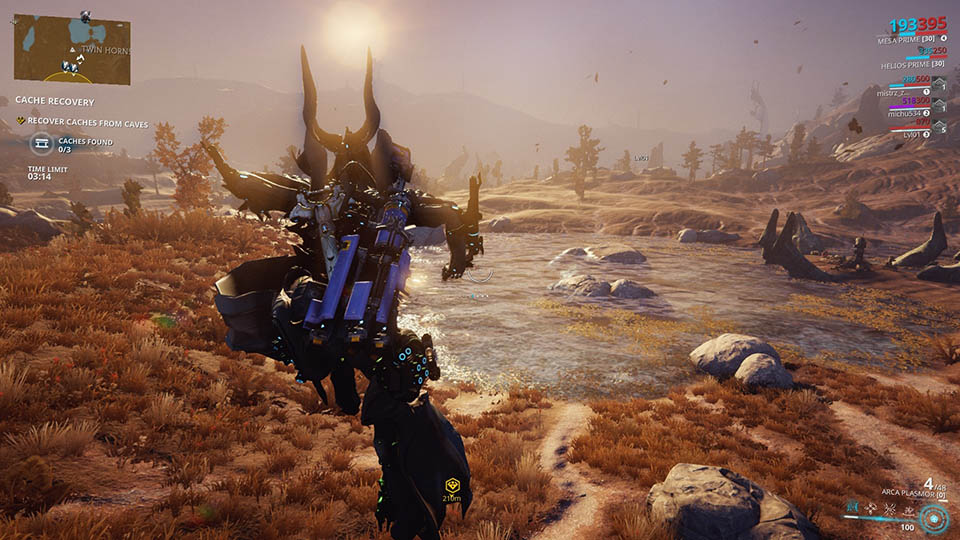The width and height of the screenshot is (960, 540).
Task: Activate the Peacemaker ability icon
Action: (x=907, y=507)
